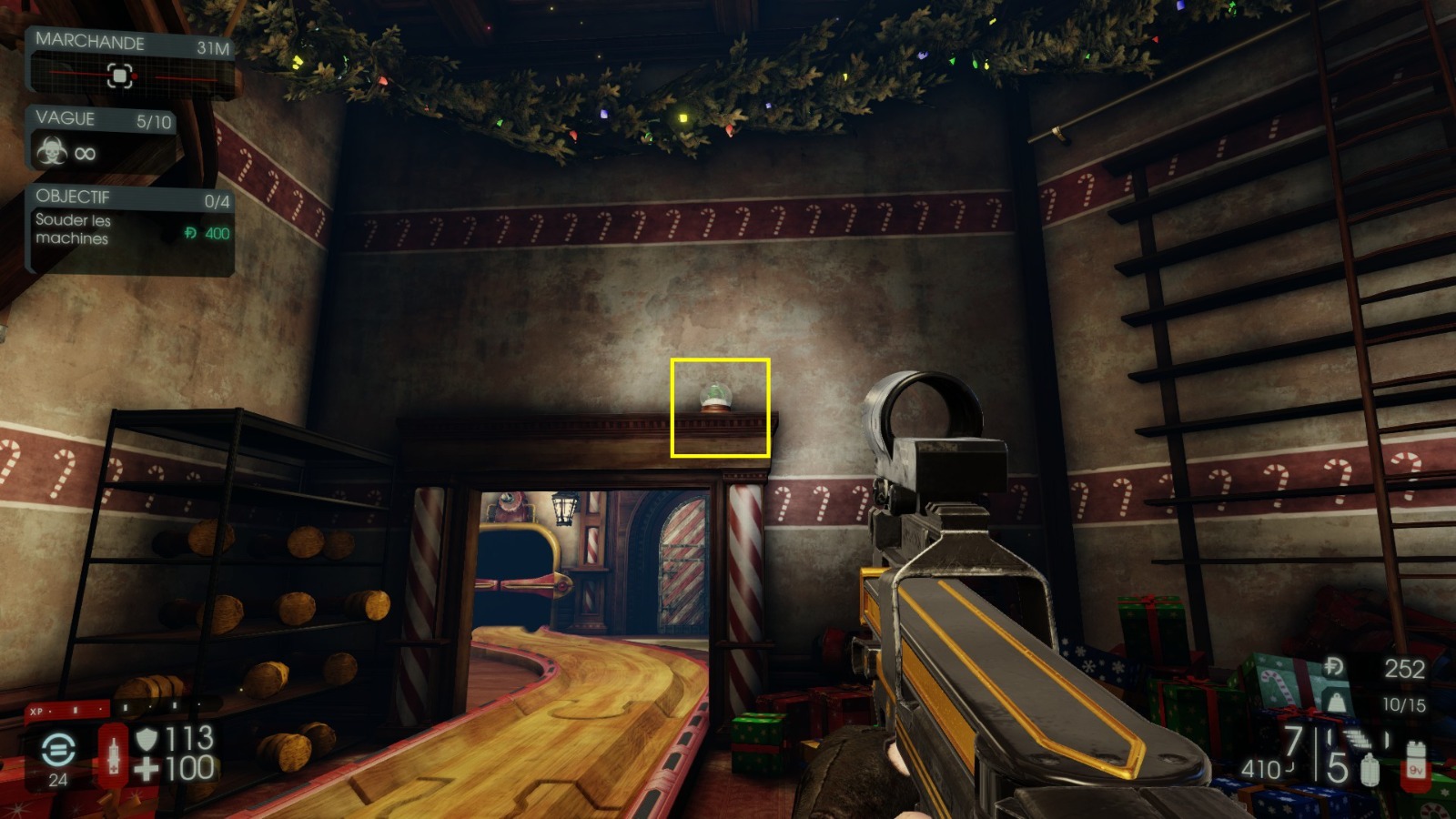1456x819 pixels.
Task: Click the armor shield icon next to 113
Action: click(146, 739)
